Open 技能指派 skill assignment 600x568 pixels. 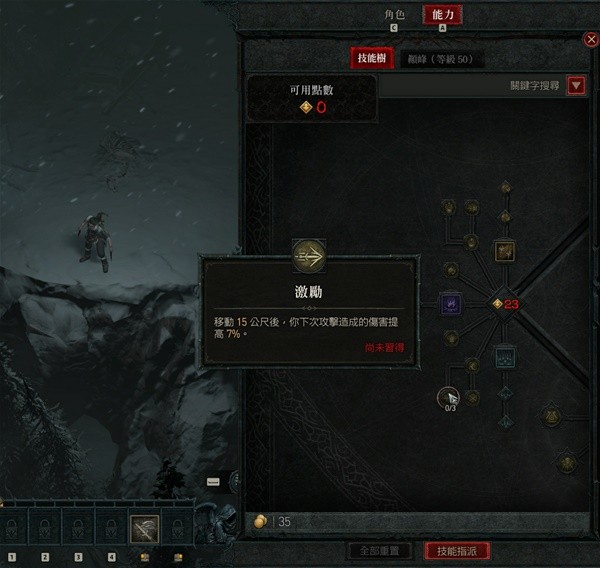coord(457,551)
